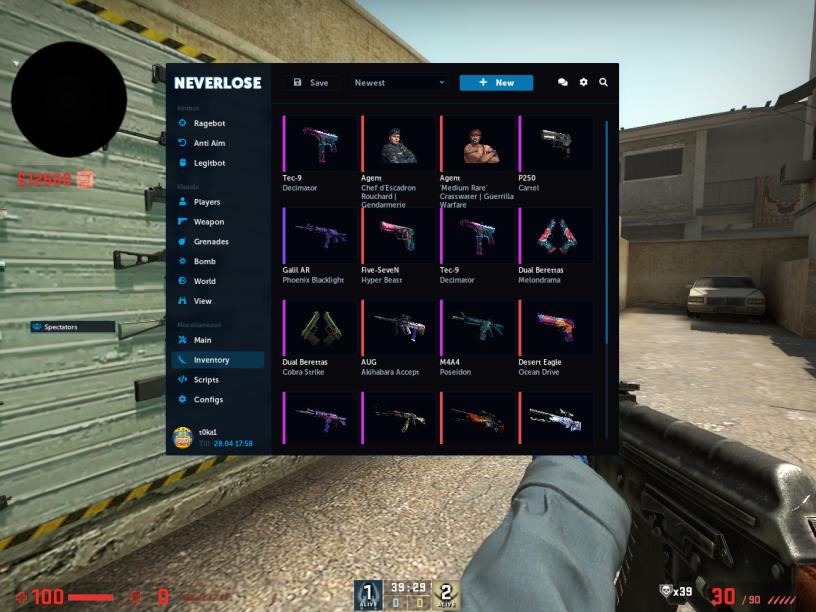Open the search magnifier icon
Viewport: 816px width, 612px height.
(x=603, y=83)
